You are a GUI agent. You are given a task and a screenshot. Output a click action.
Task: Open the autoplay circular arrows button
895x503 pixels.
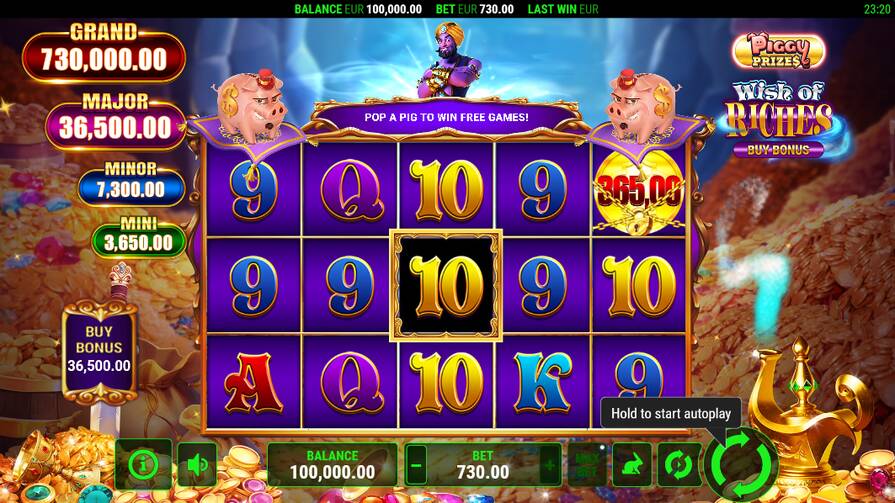point(678,464)
